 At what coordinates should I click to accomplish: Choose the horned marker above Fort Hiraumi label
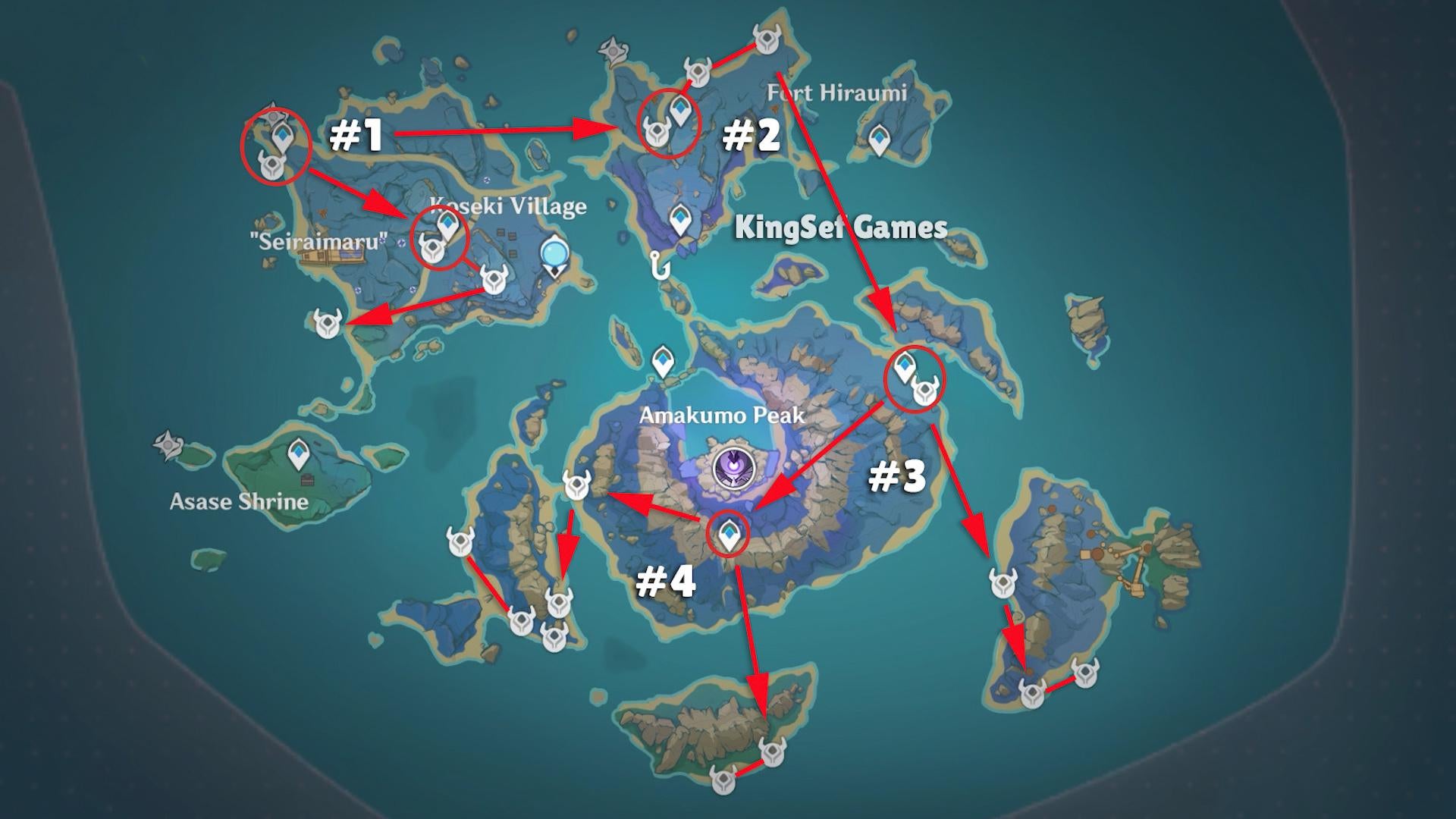coord(767,37)
